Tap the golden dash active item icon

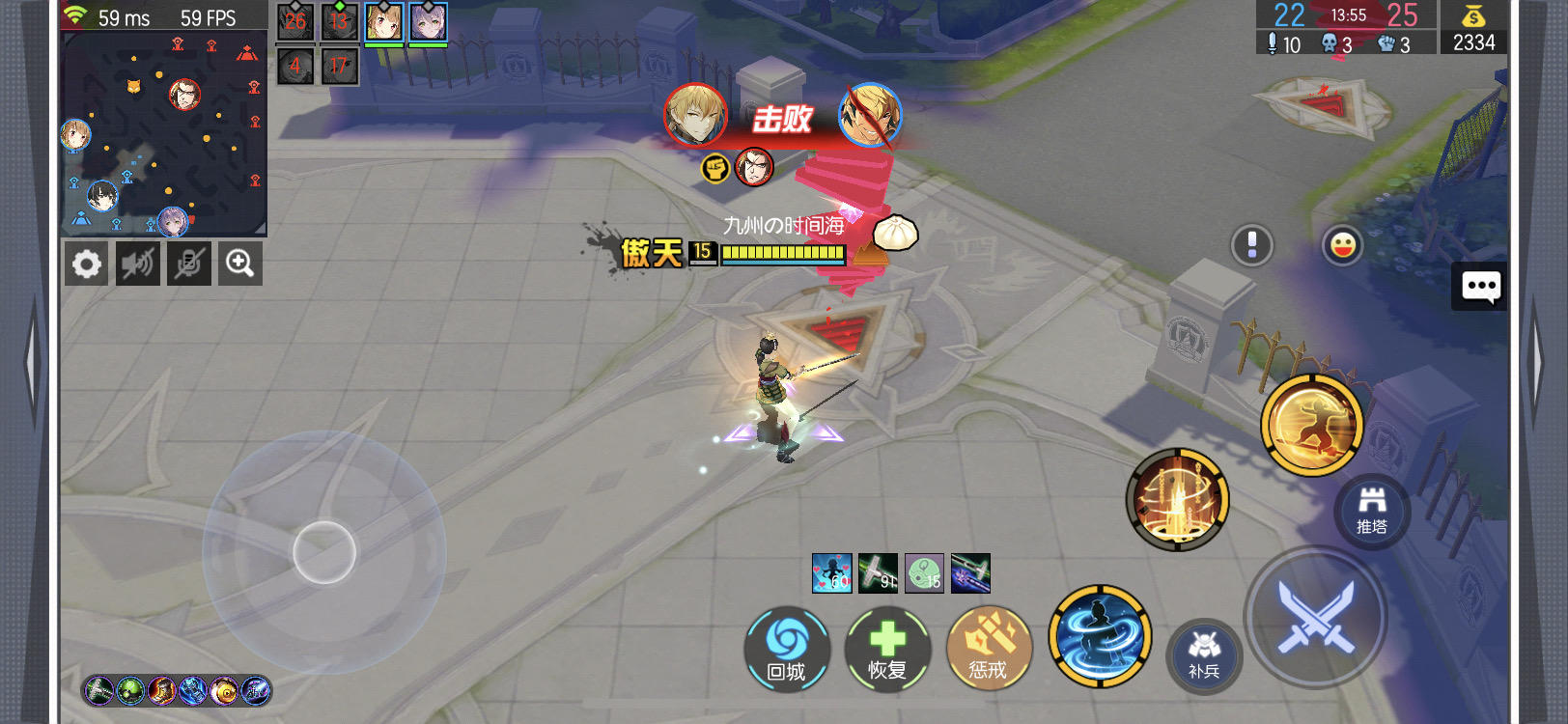coord(1313,422)
